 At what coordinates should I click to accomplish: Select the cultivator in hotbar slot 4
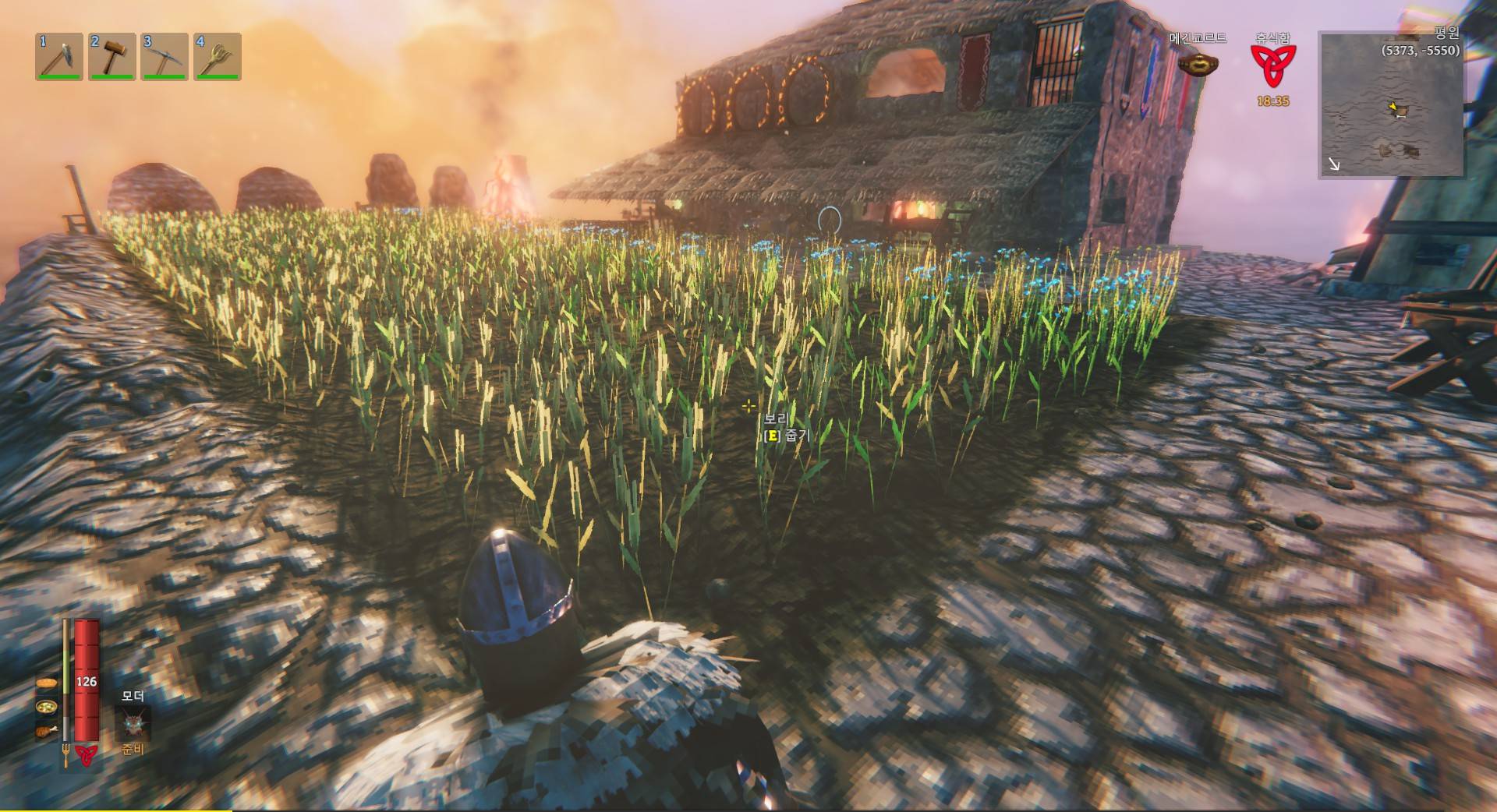pyautogui.click(x=217, y=56)
